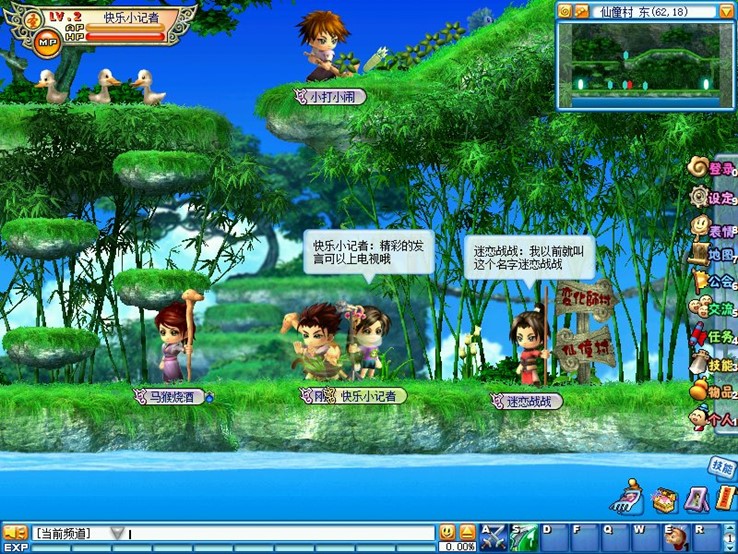Open the 任务 quest menu
Image resolution: width=738 pixels, height=554 pixels.
click(714, 338)
